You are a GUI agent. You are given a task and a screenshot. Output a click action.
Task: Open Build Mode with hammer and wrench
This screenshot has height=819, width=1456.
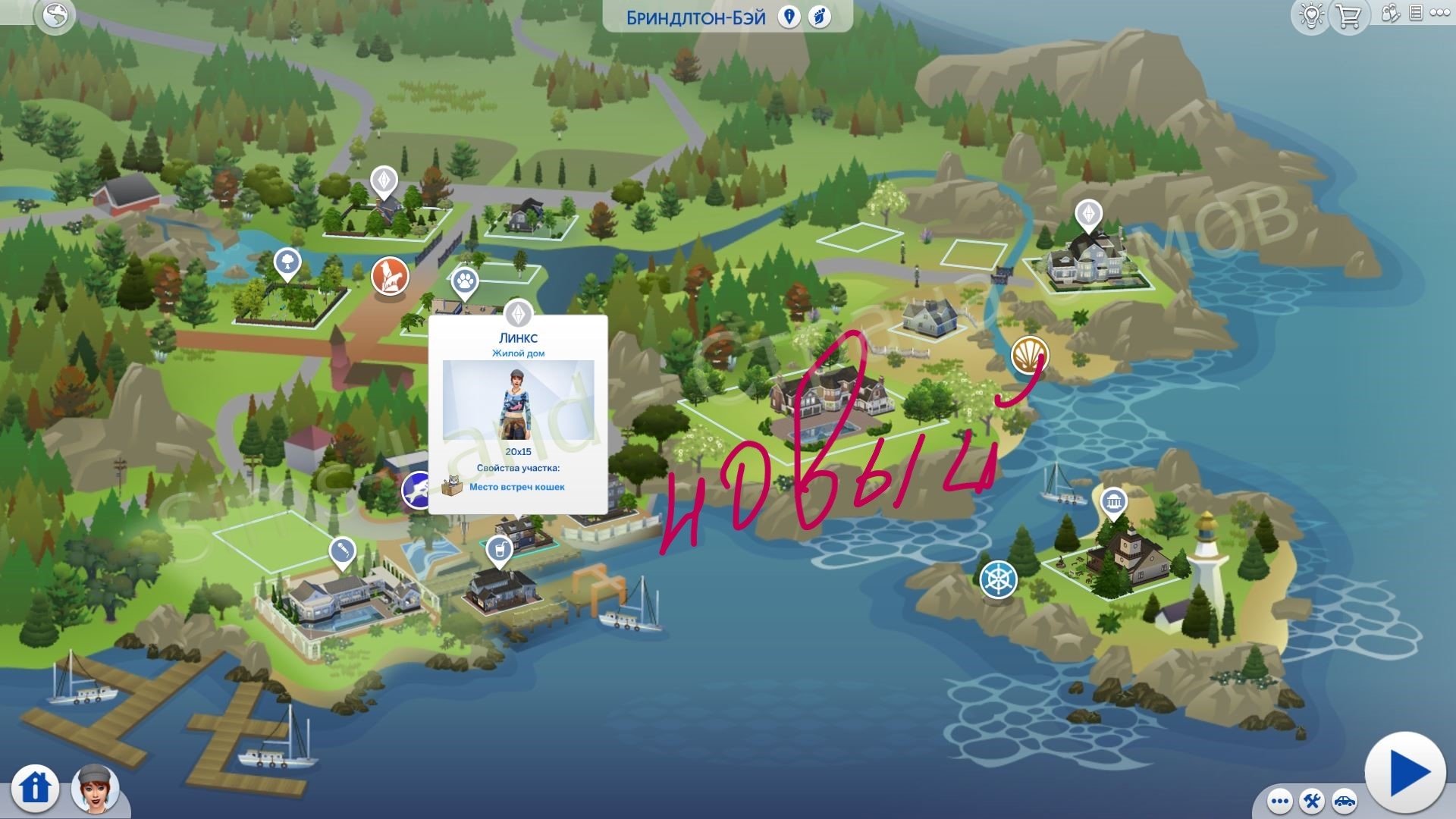[1312, 801]
